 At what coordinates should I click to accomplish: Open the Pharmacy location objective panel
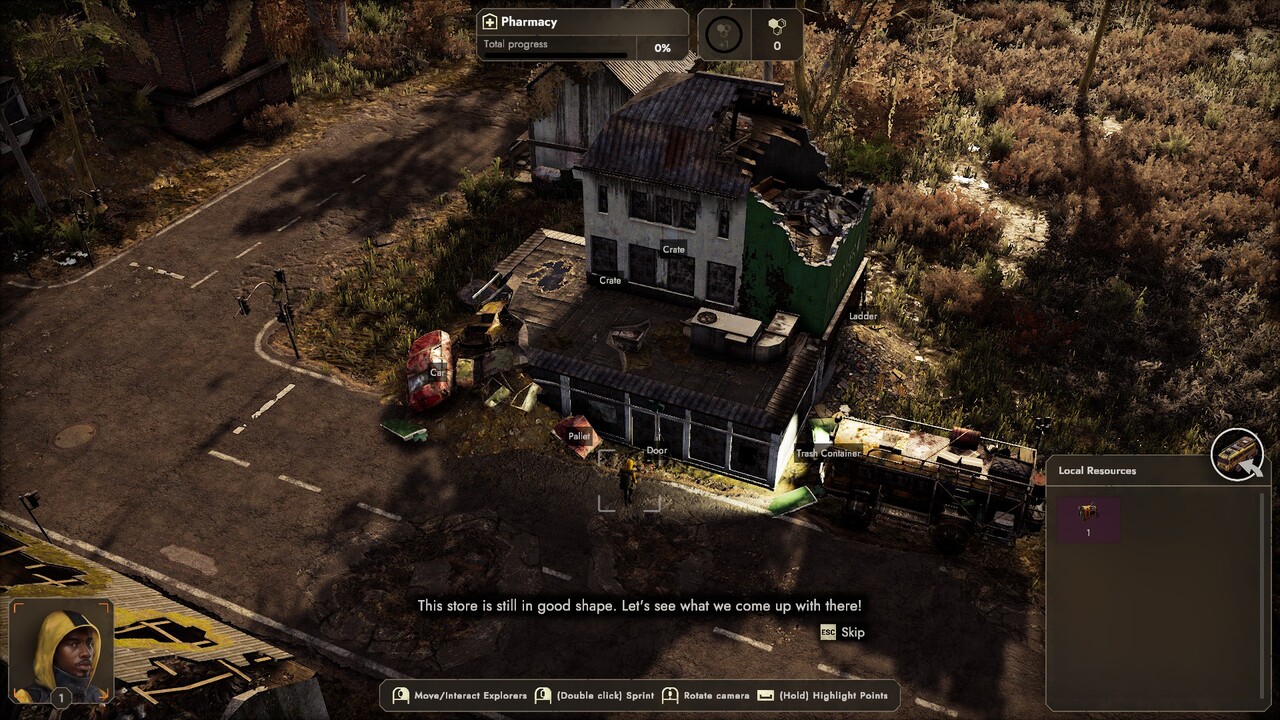[x=582, y=34]
